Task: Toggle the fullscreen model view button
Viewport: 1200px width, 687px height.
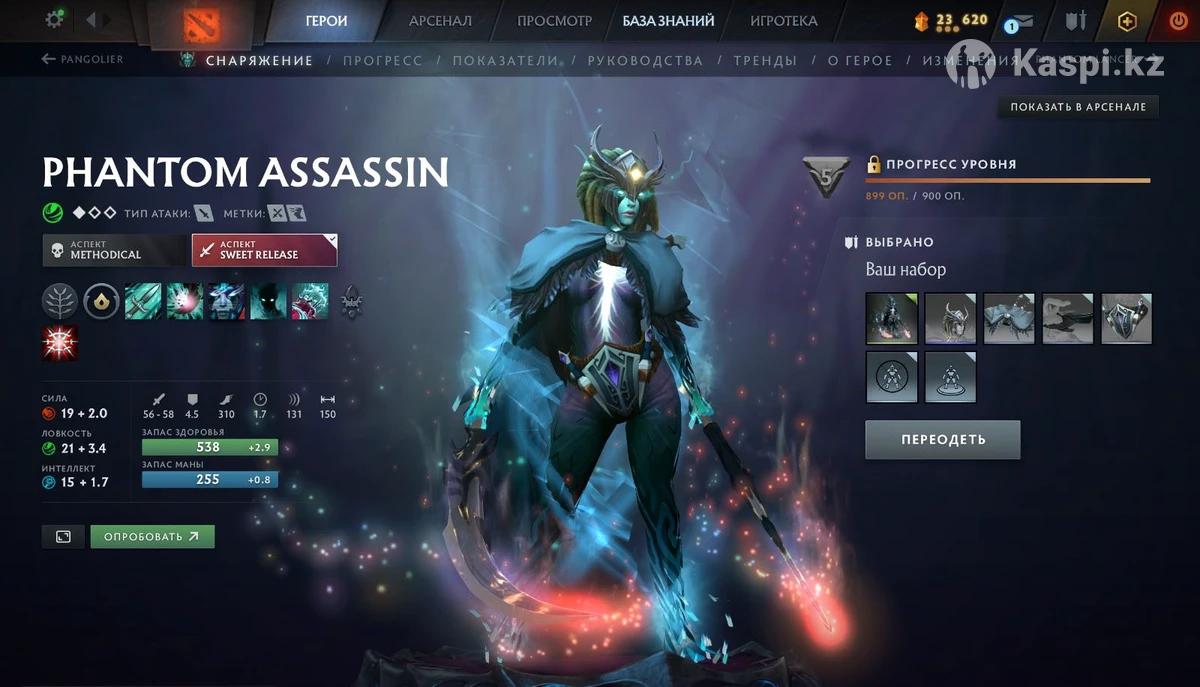Action: click(63, 537)
